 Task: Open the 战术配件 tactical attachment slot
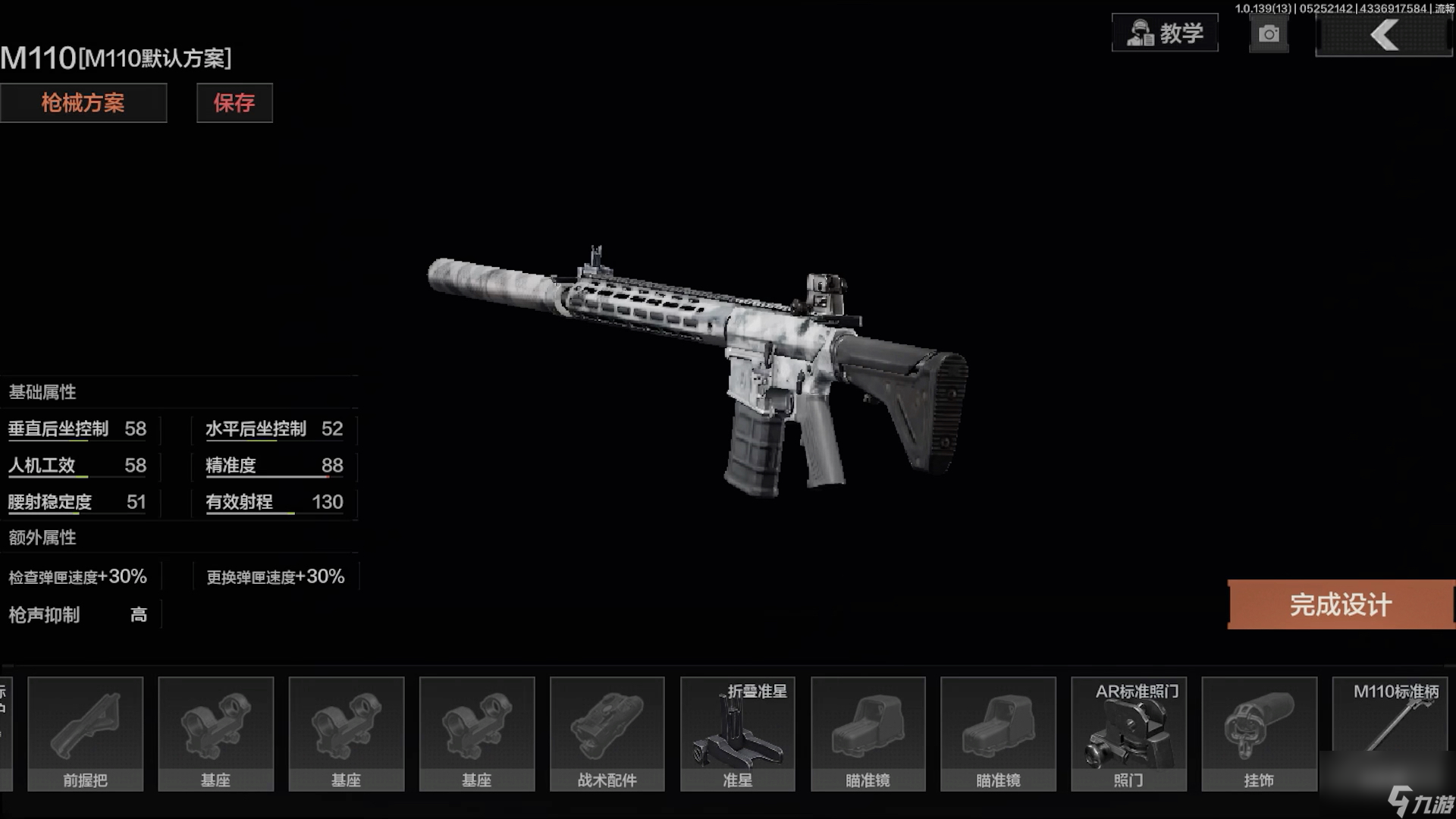pos(607,734)
